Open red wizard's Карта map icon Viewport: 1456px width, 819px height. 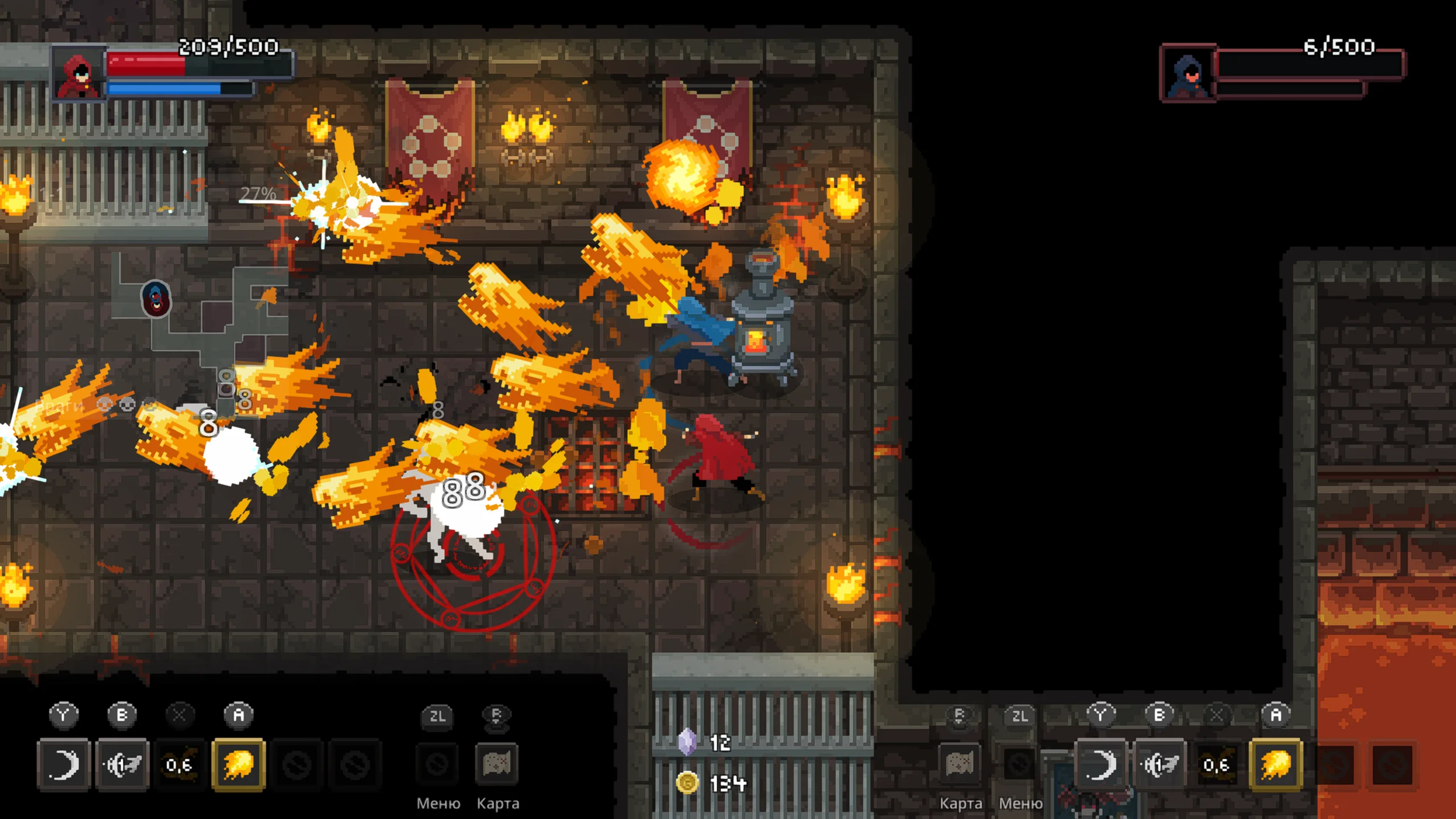[497, 763]
